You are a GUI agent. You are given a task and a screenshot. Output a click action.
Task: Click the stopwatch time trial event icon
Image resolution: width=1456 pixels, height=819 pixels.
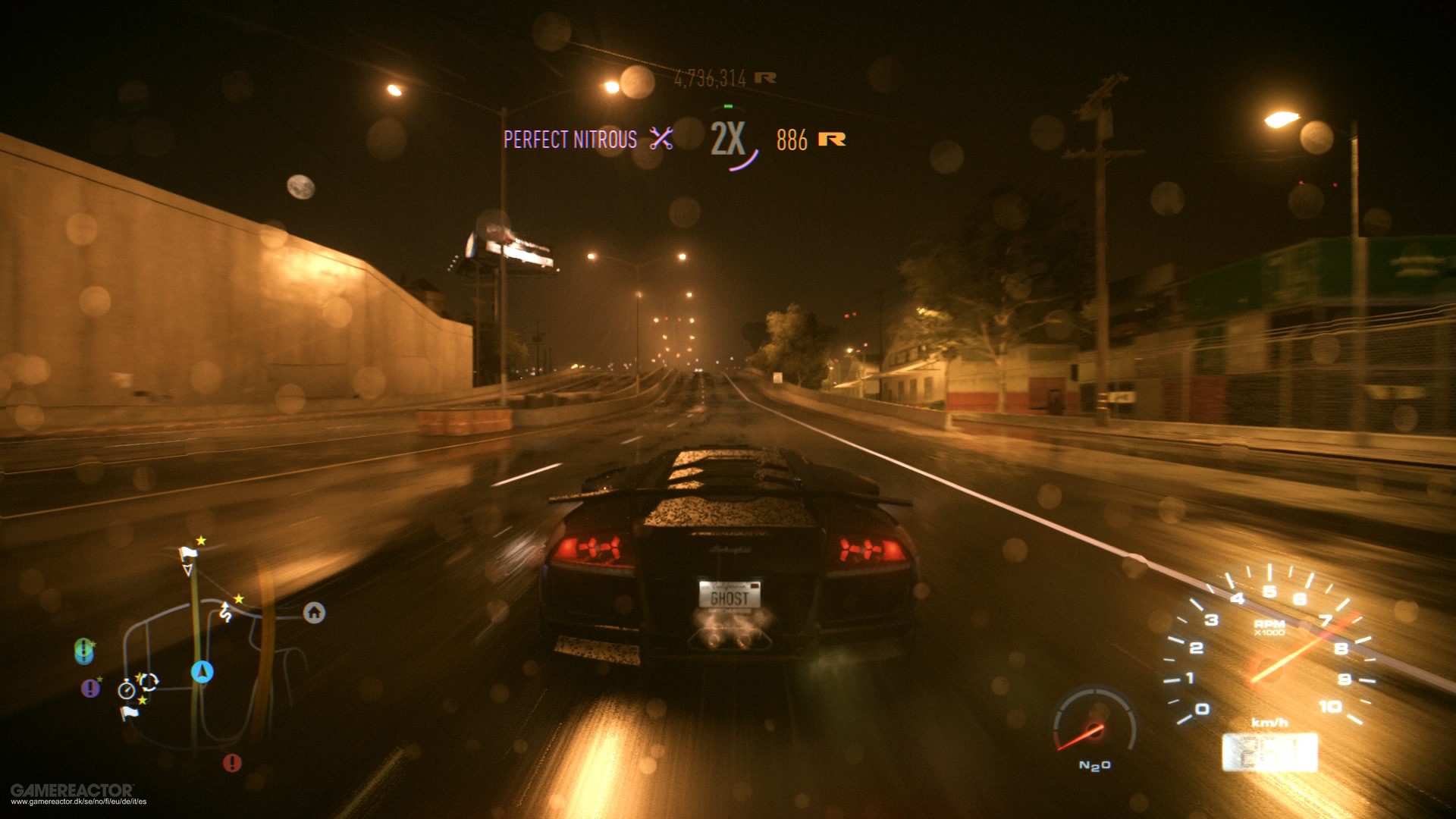pyautogui.click(x=127, y=690)
